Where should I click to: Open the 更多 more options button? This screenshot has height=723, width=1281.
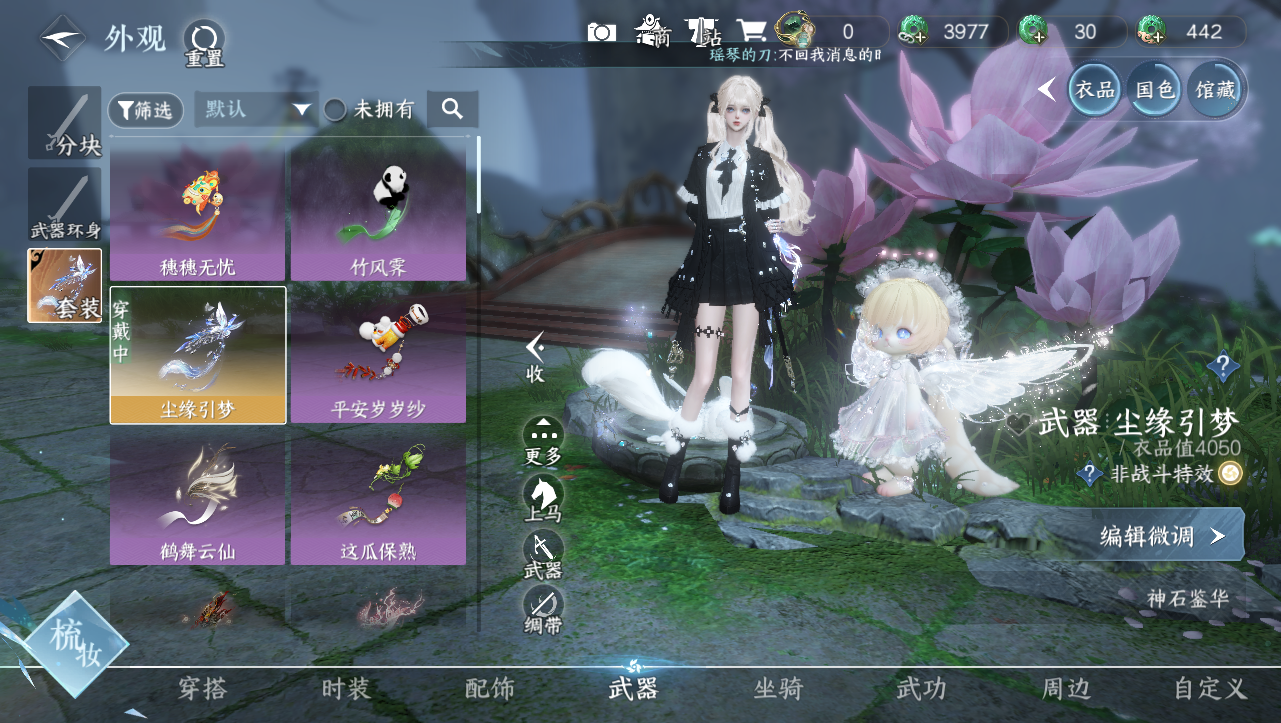click(543, 442)
